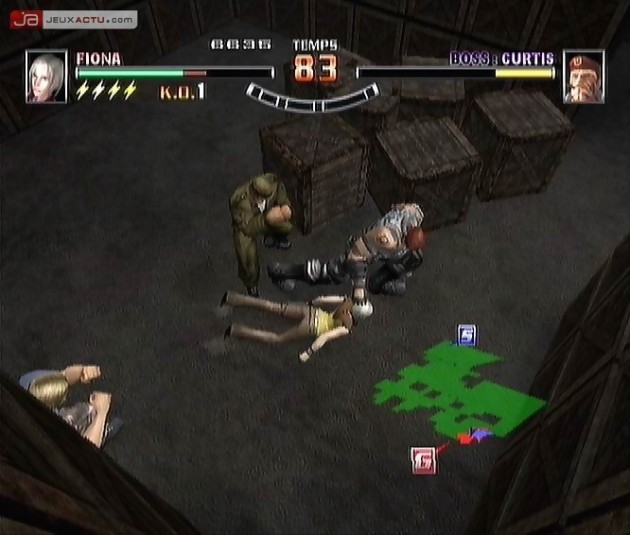The width and height of the screenshot is (630, 535).
Task: Select boss Curtis's portrait
Action: click(584, 77)
